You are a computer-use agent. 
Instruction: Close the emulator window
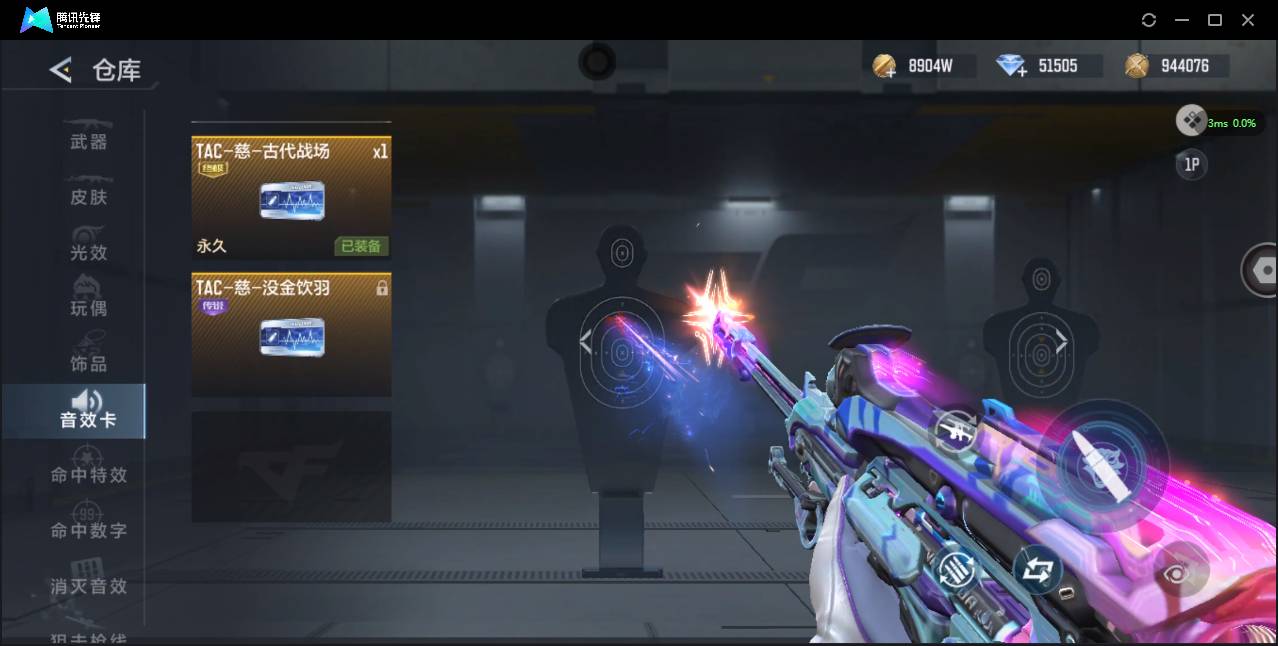click(x=1248, y=20)
